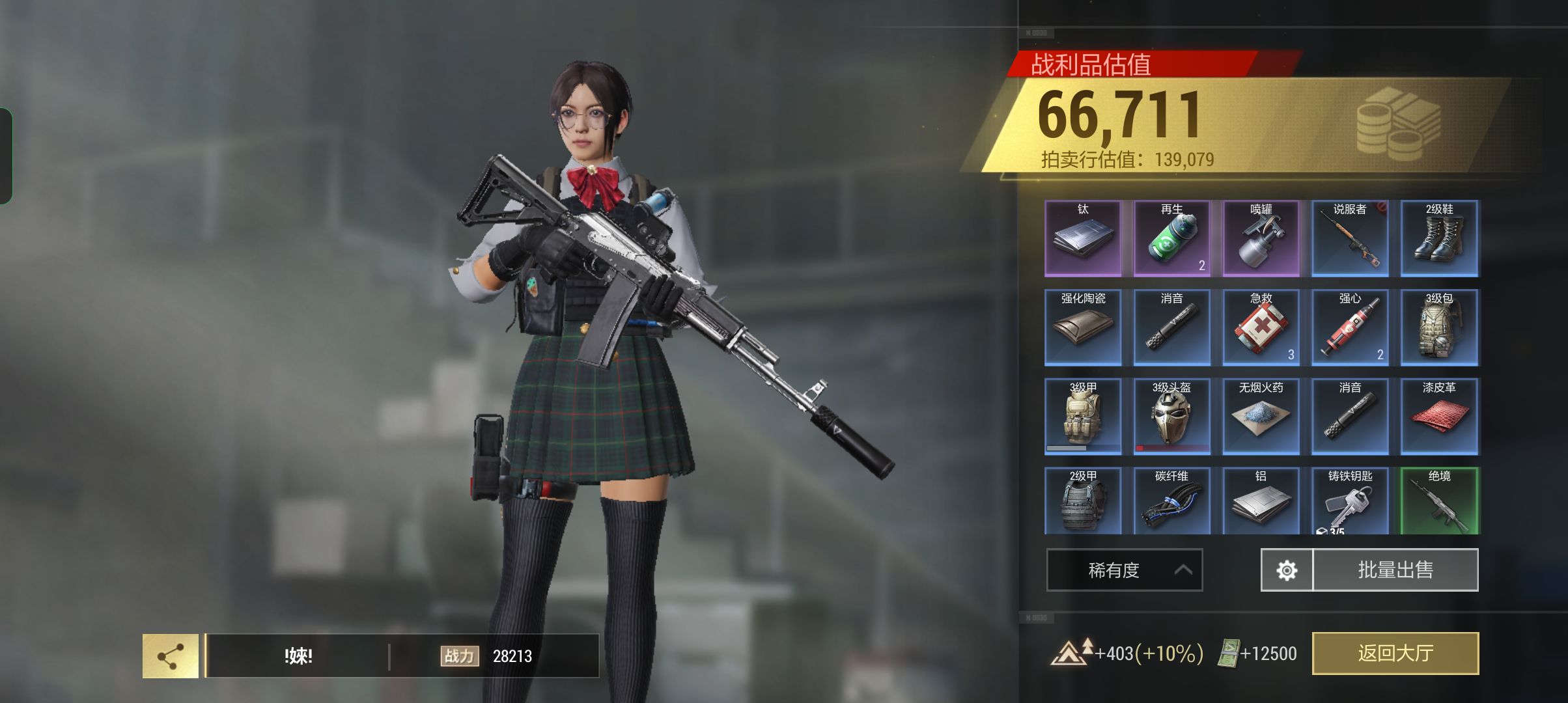Screen dimensions: 1568x703
Task: Return to lobby with 返回大厅 button
Action: (1395, 653)
